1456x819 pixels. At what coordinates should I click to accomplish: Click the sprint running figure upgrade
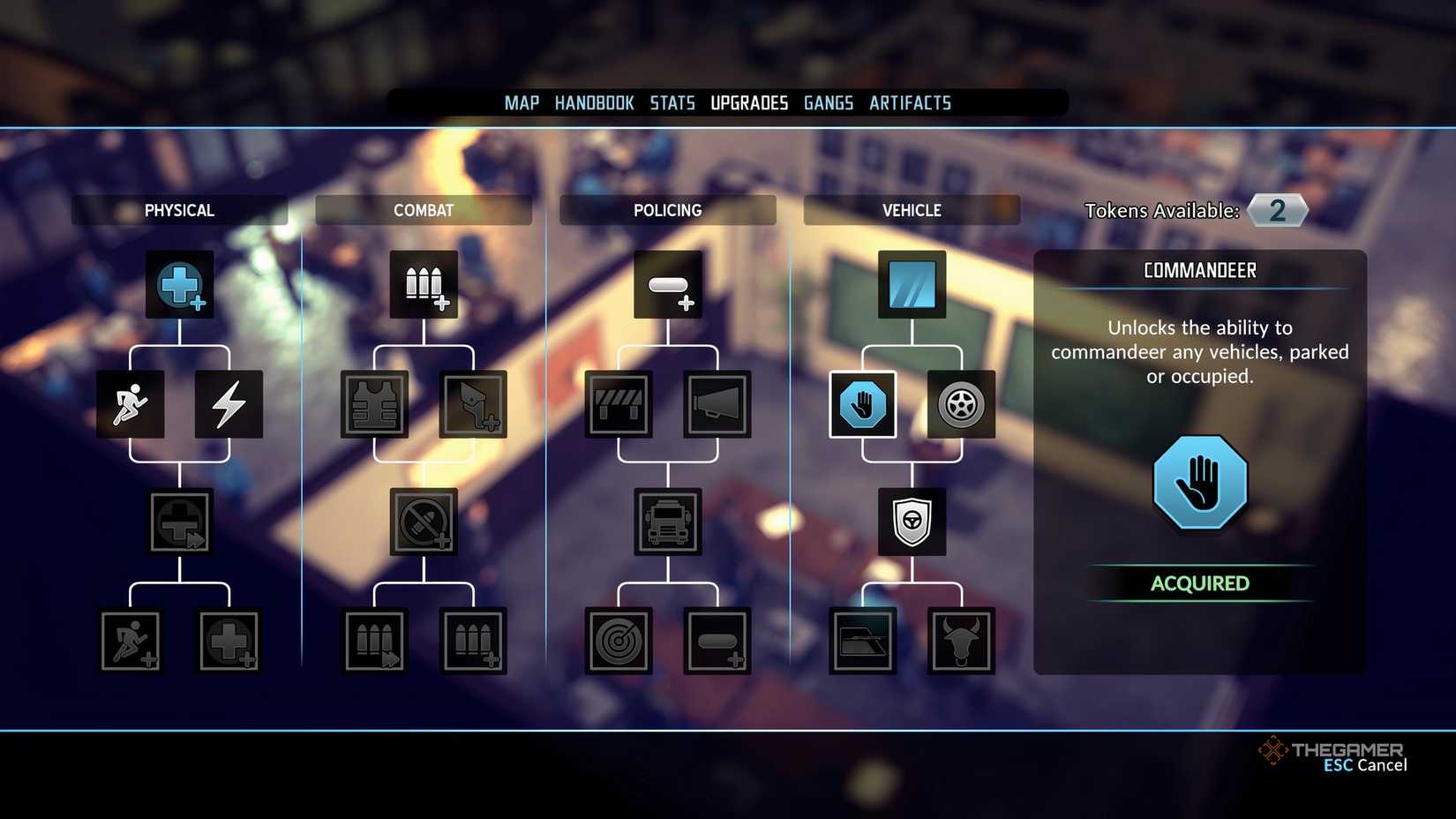[130, 405]
